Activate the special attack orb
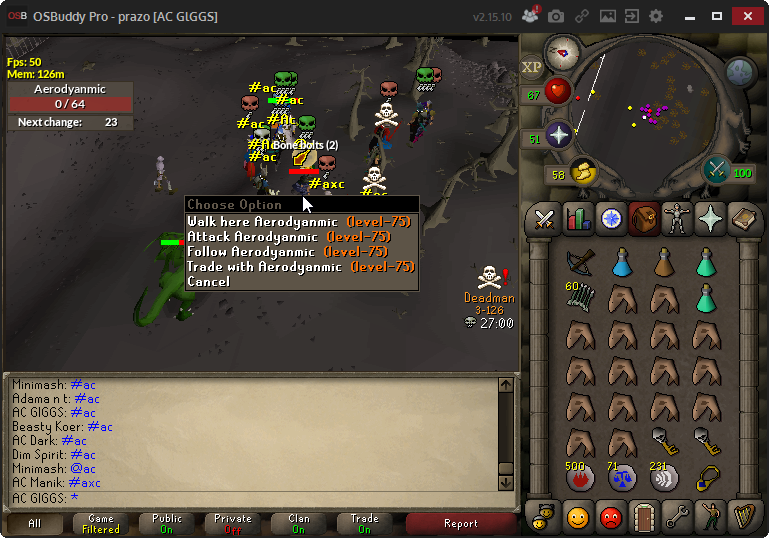The width and height of the screenshot is (769, 538). coord(716,169)
